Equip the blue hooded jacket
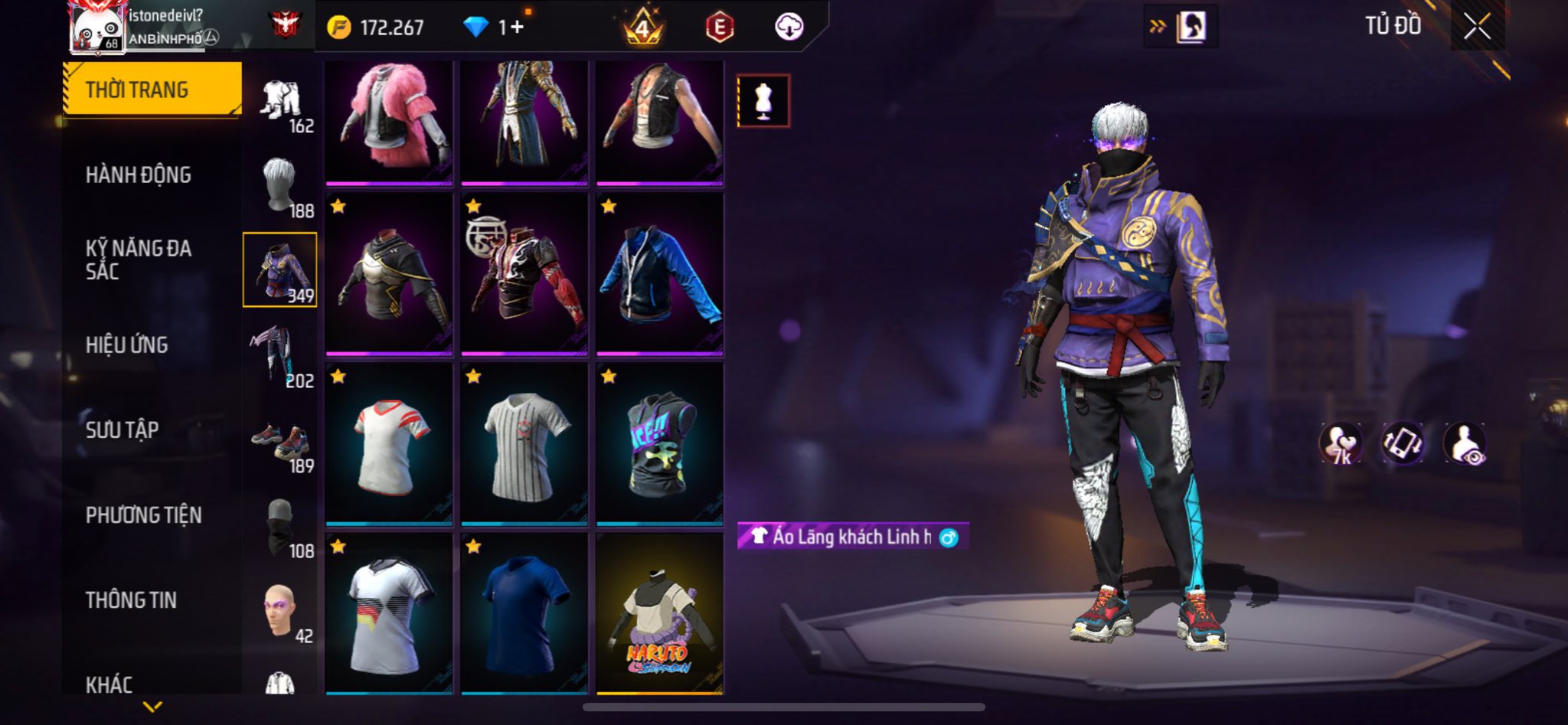This screenshot has width=1568, height=725. 659,274
